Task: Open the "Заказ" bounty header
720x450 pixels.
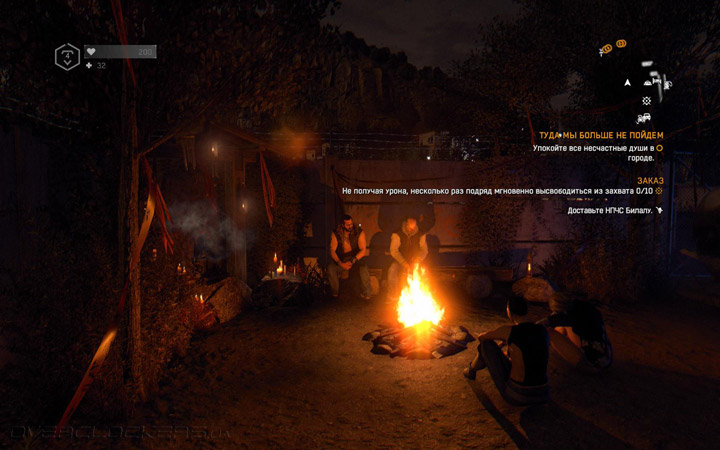Action: 650,181
